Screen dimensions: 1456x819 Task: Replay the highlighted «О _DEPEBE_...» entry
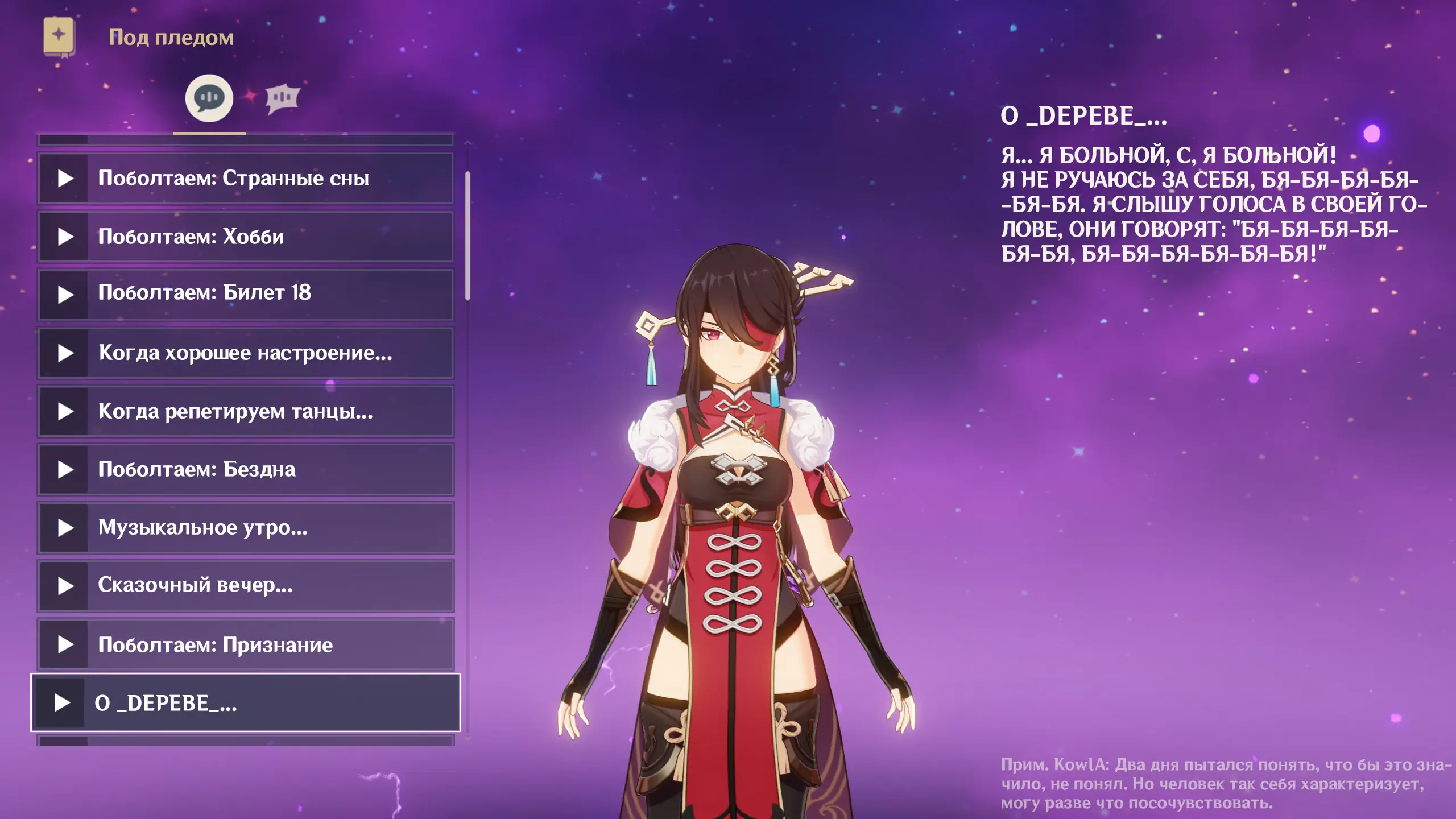61,703
